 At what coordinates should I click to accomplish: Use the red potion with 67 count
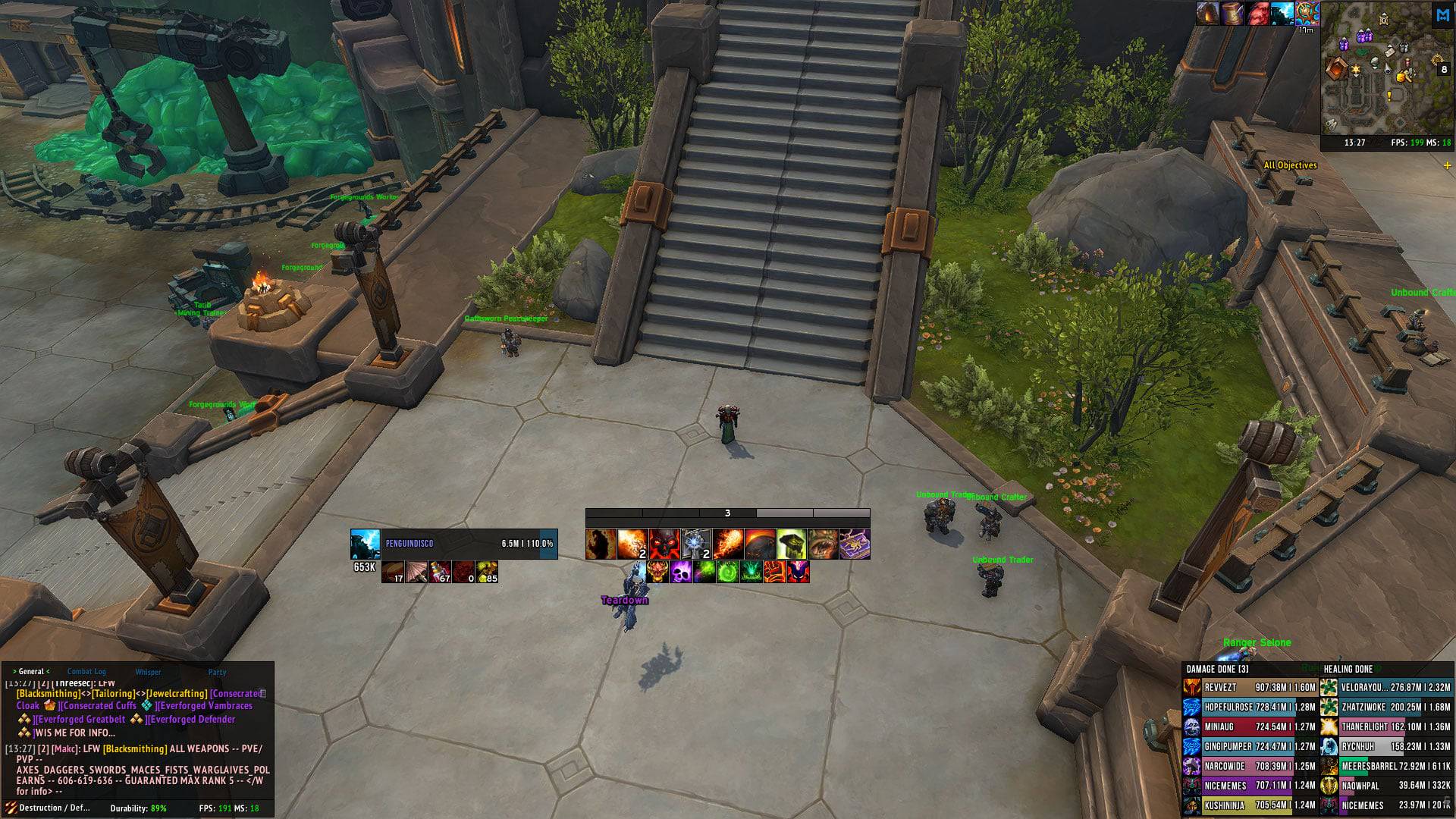(x=441, y=572)
